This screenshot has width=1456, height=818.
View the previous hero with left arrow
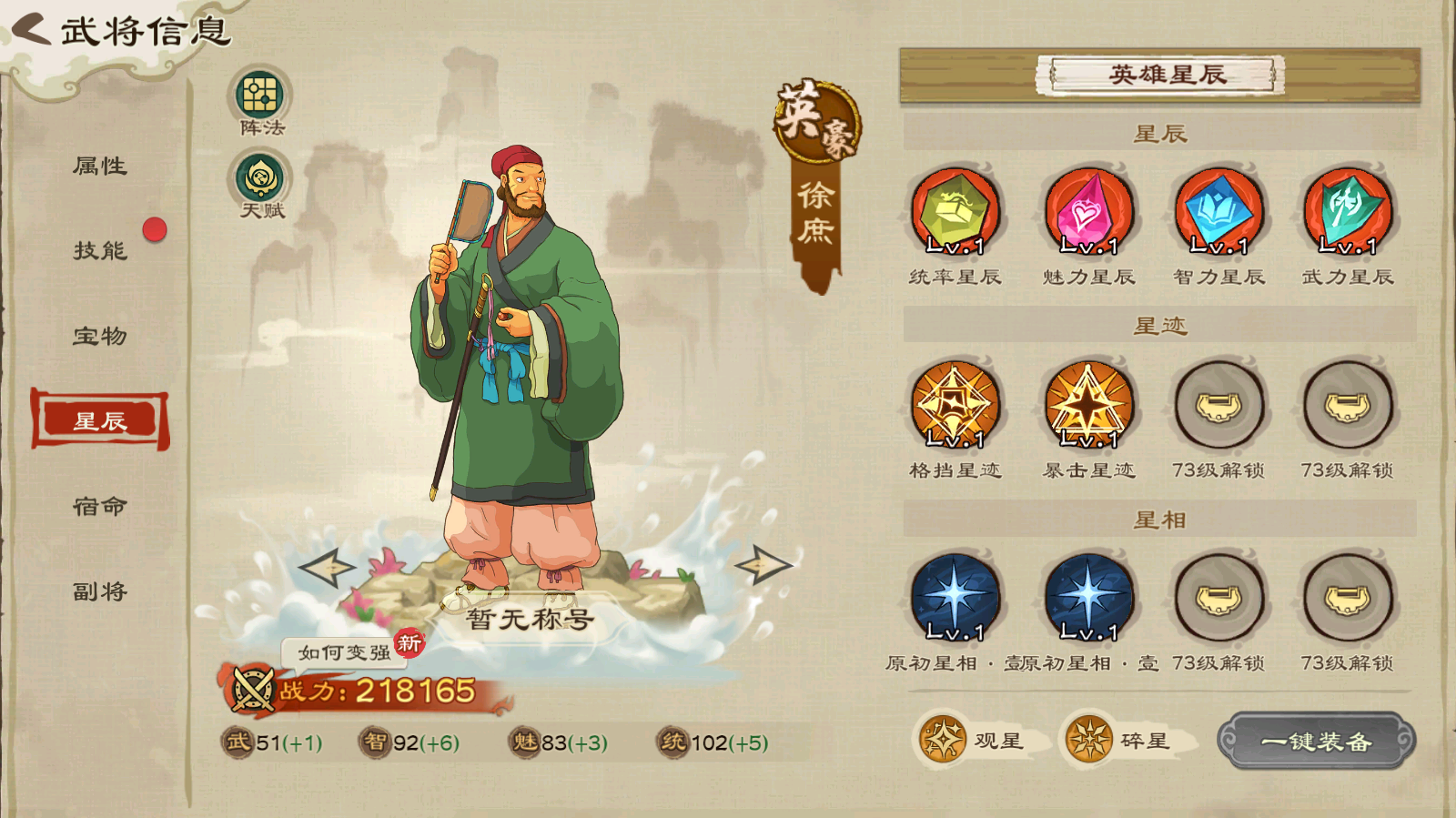click(328, 567)
